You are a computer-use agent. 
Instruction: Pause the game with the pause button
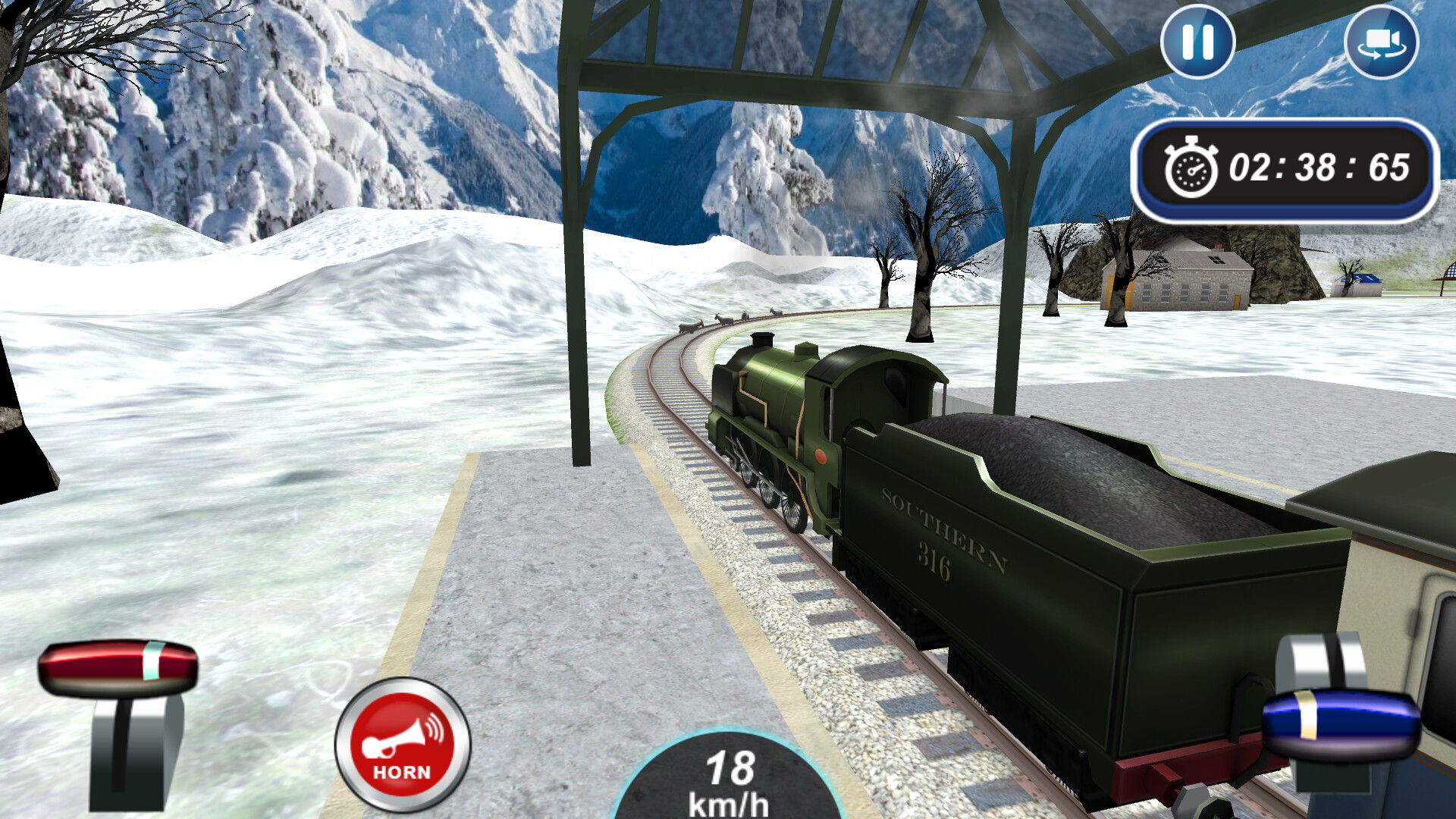(1197, 42)
